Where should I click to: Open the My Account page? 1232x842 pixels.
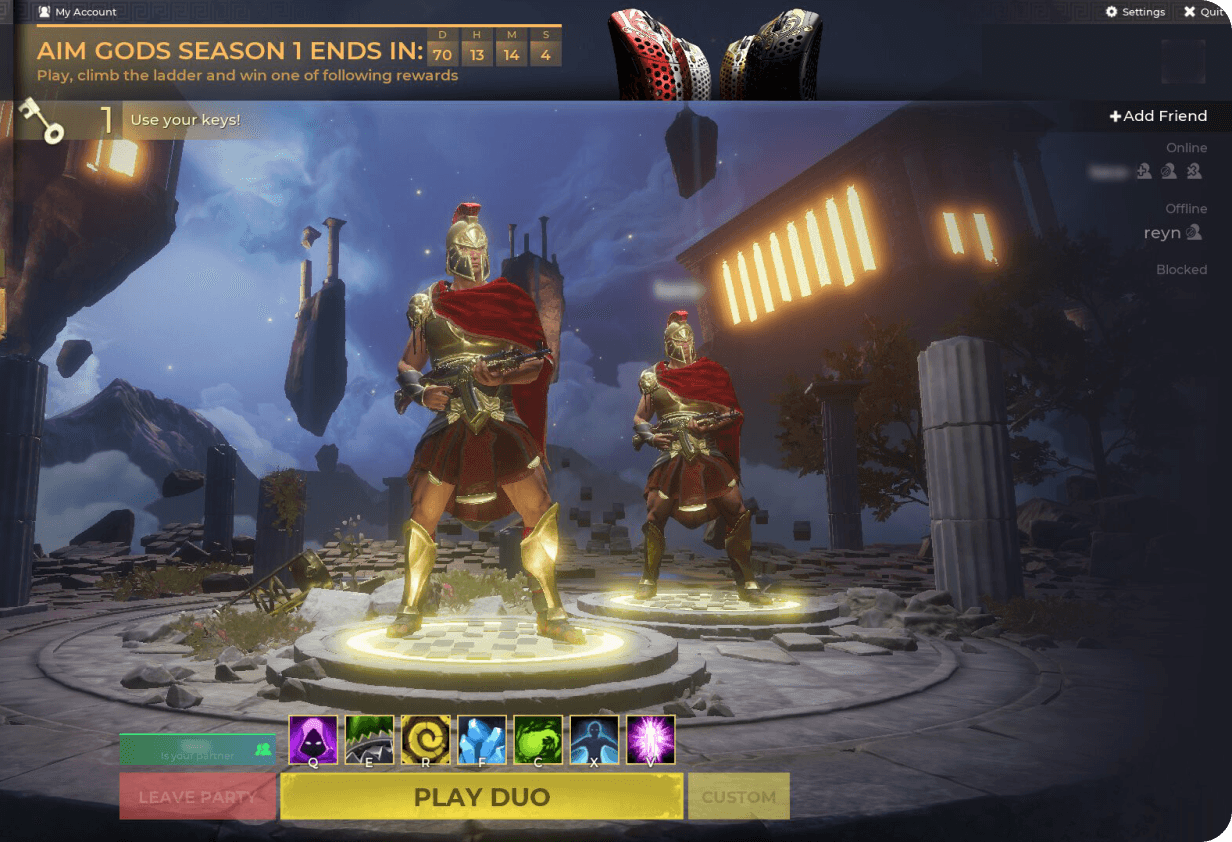pyautogui.click(x=77, y=12)
